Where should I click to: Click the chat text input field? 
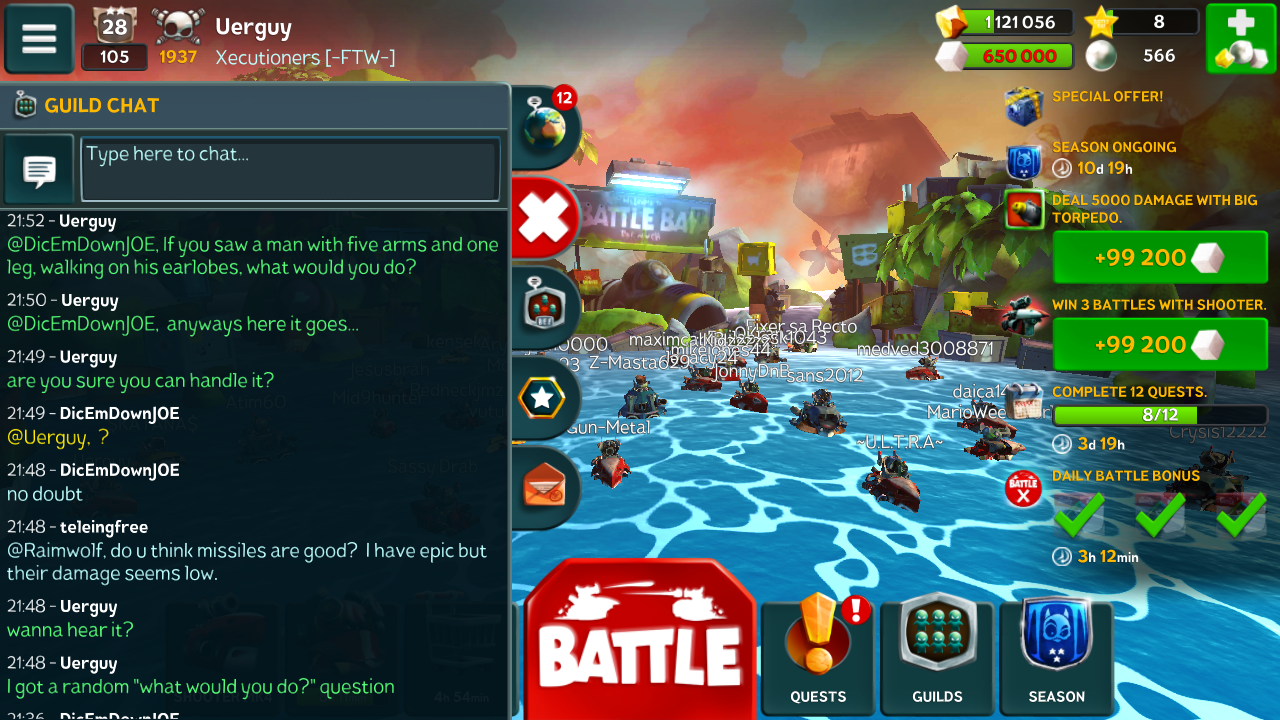coord(290,168)
